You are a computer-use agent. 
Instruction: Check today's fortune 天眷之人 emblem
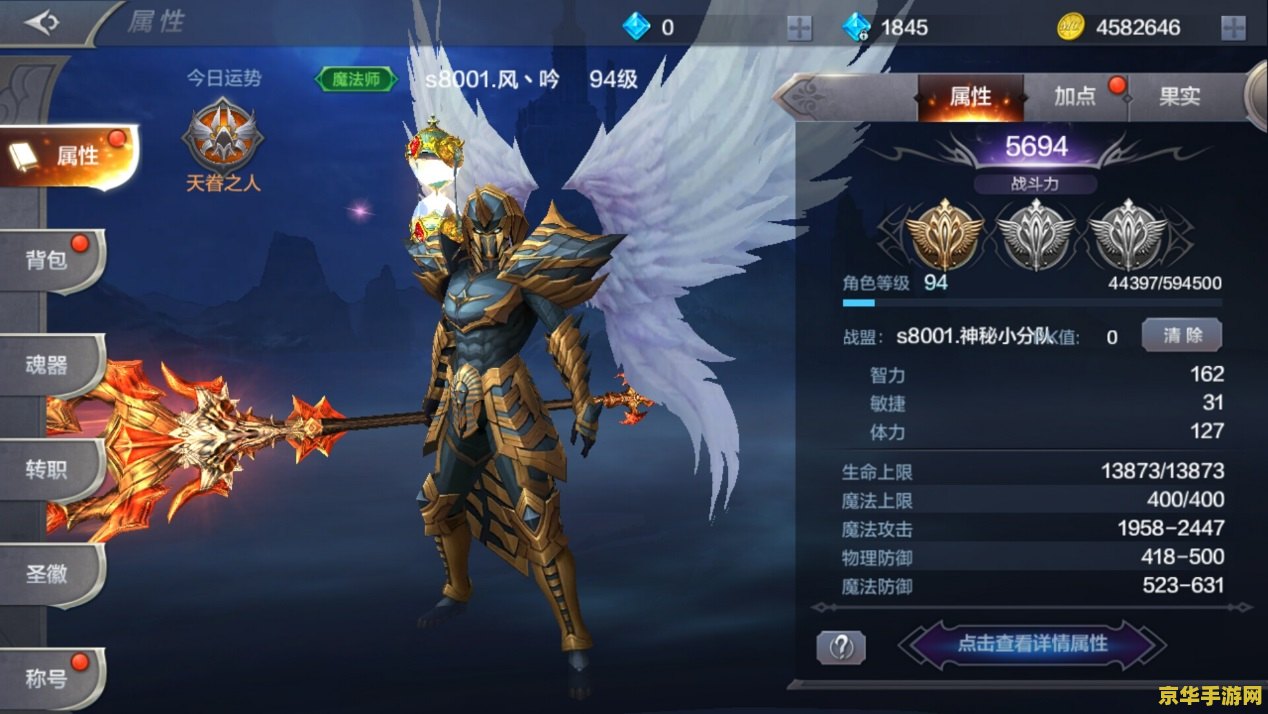click(x=222, y=140)
